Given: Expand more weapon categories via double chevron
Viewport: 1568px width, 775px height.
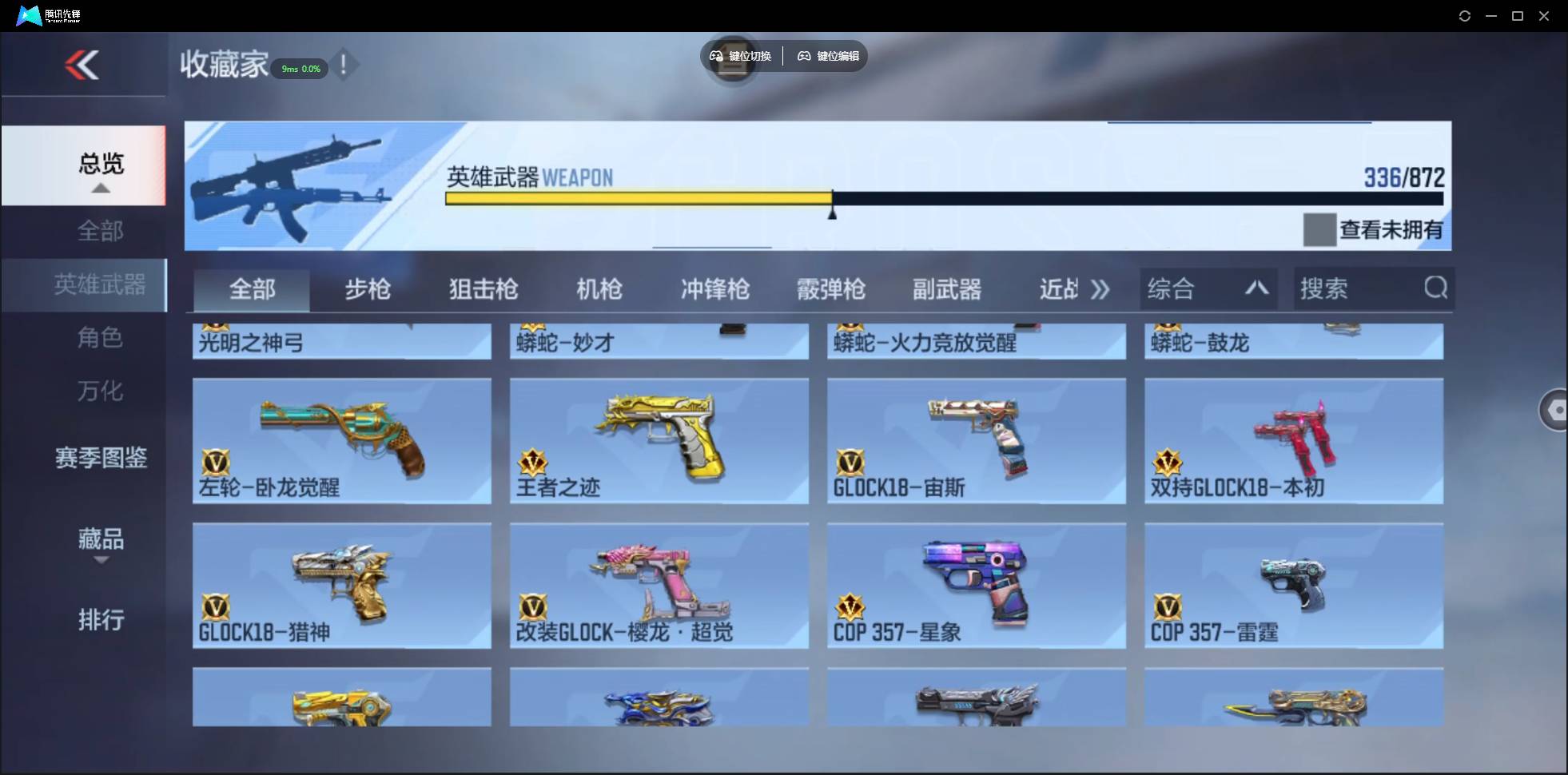Looking at the screenshot, I should point(1100,289).
